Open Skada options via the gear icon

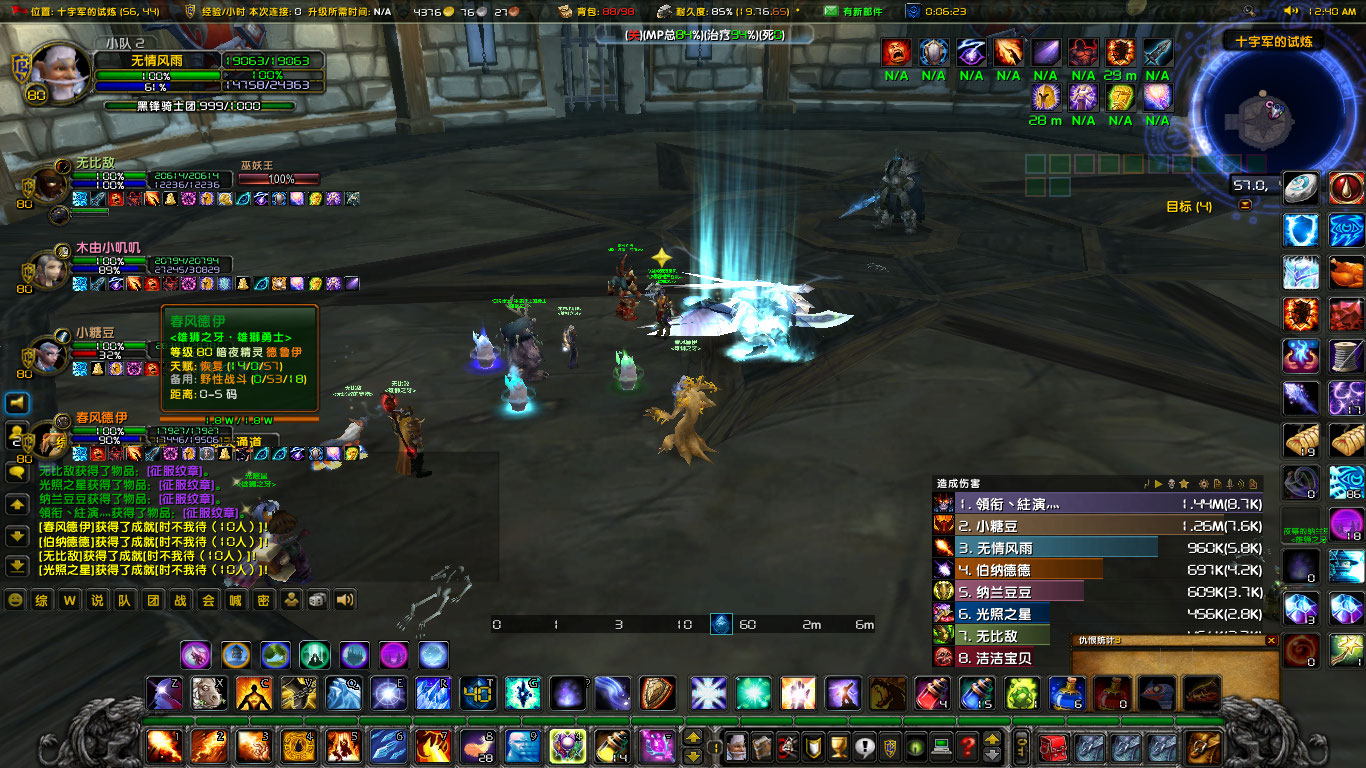pyautogui.click(x=1204, y=483)
